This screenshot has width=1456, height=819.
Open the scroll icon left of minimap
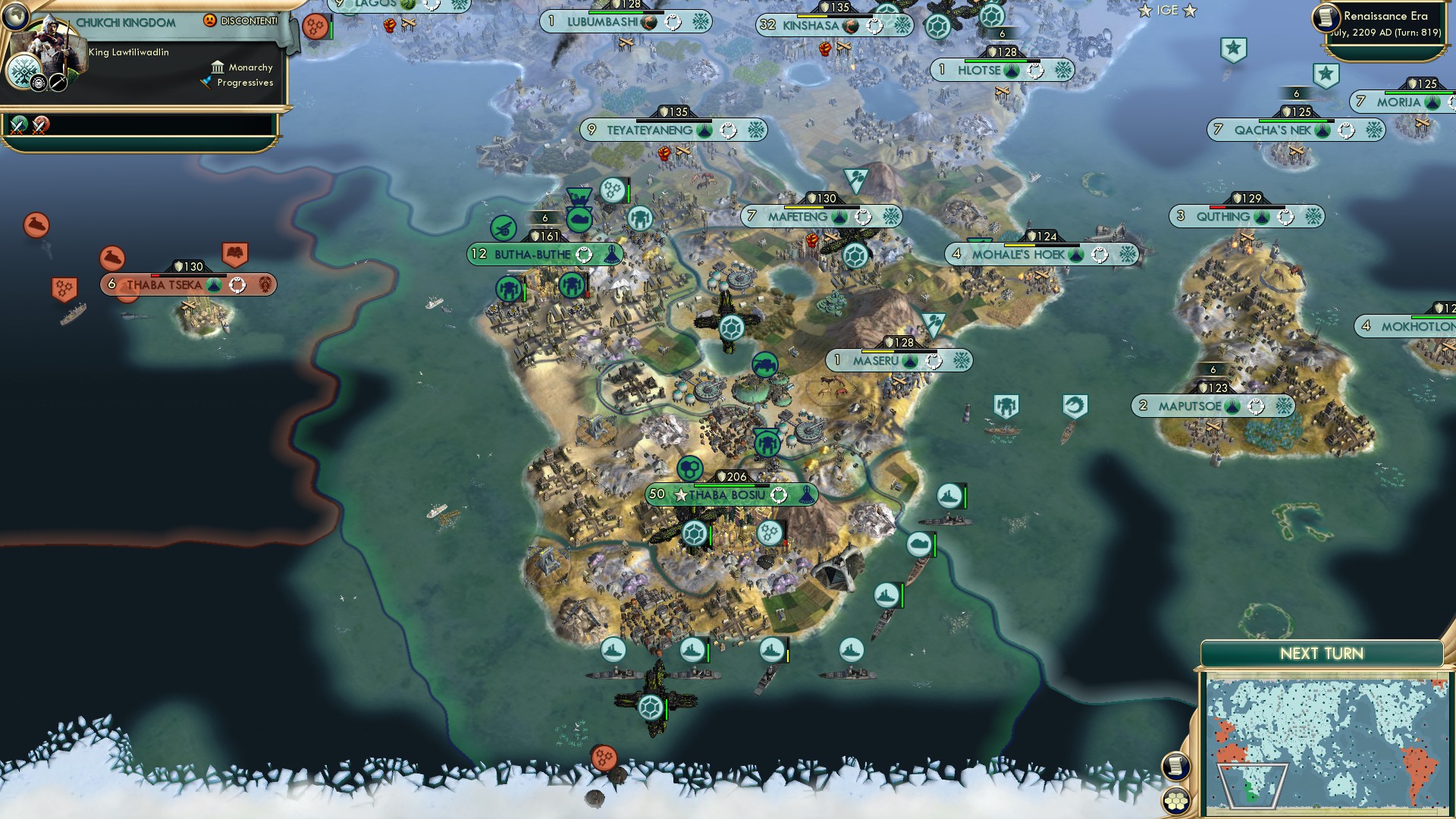[x=1175, y=766]
